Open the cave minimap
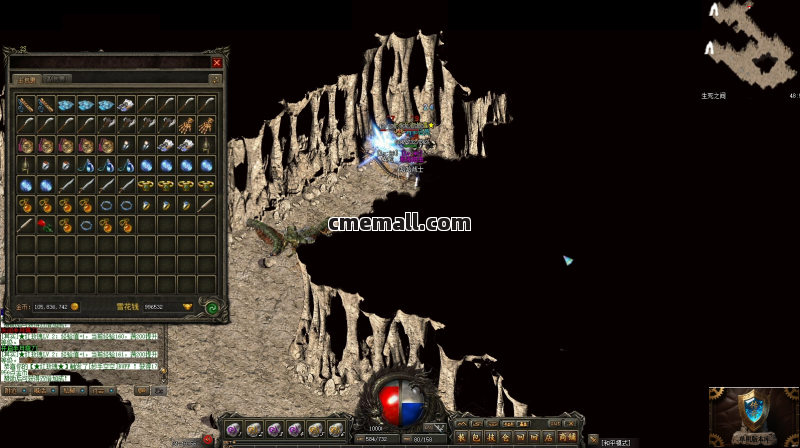 (x=750, y=45)
